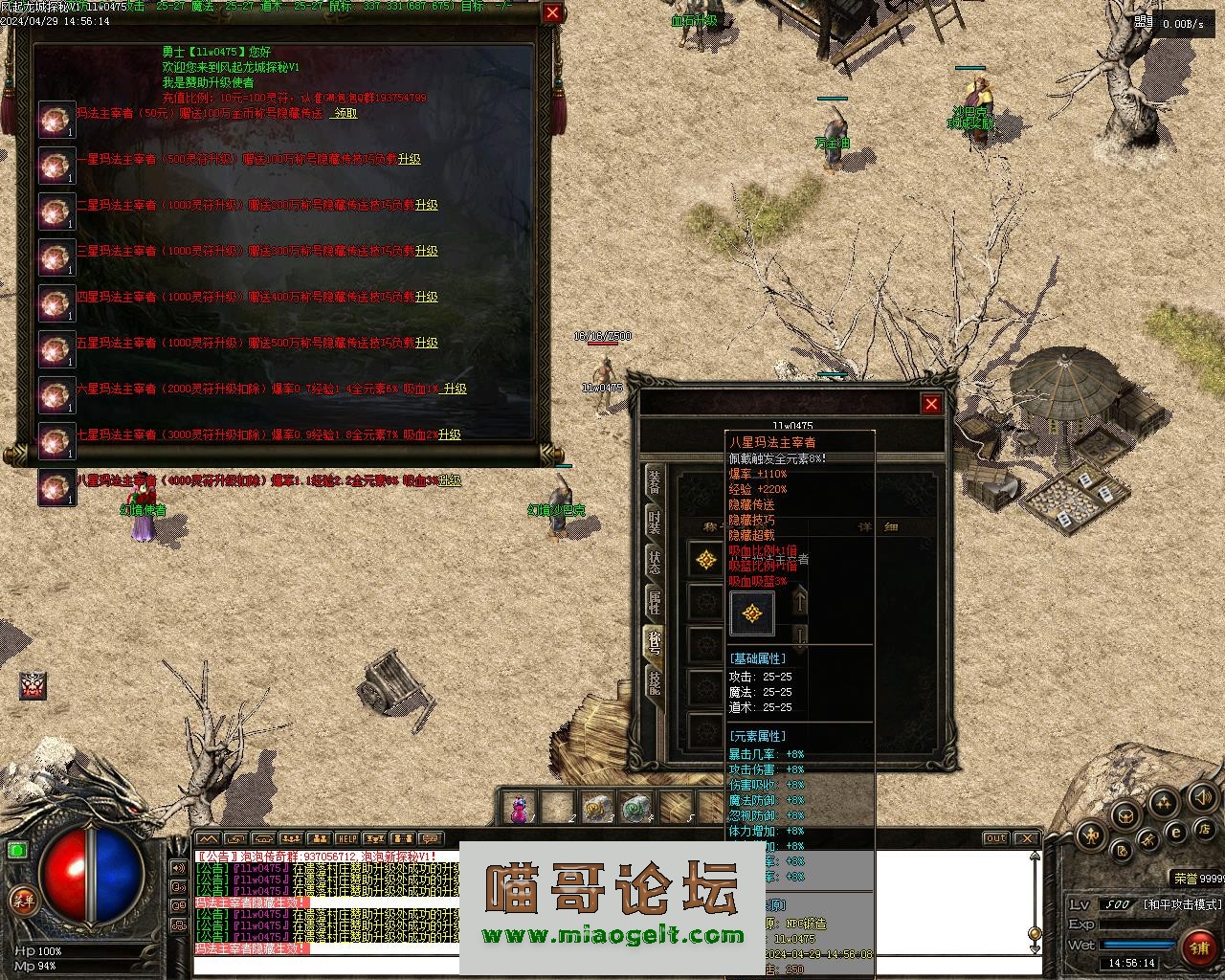This screenshot has height=980, width=1225.
Task: Choose 升级 for 六星玛法主宰者
Action: tap(455, 389)
